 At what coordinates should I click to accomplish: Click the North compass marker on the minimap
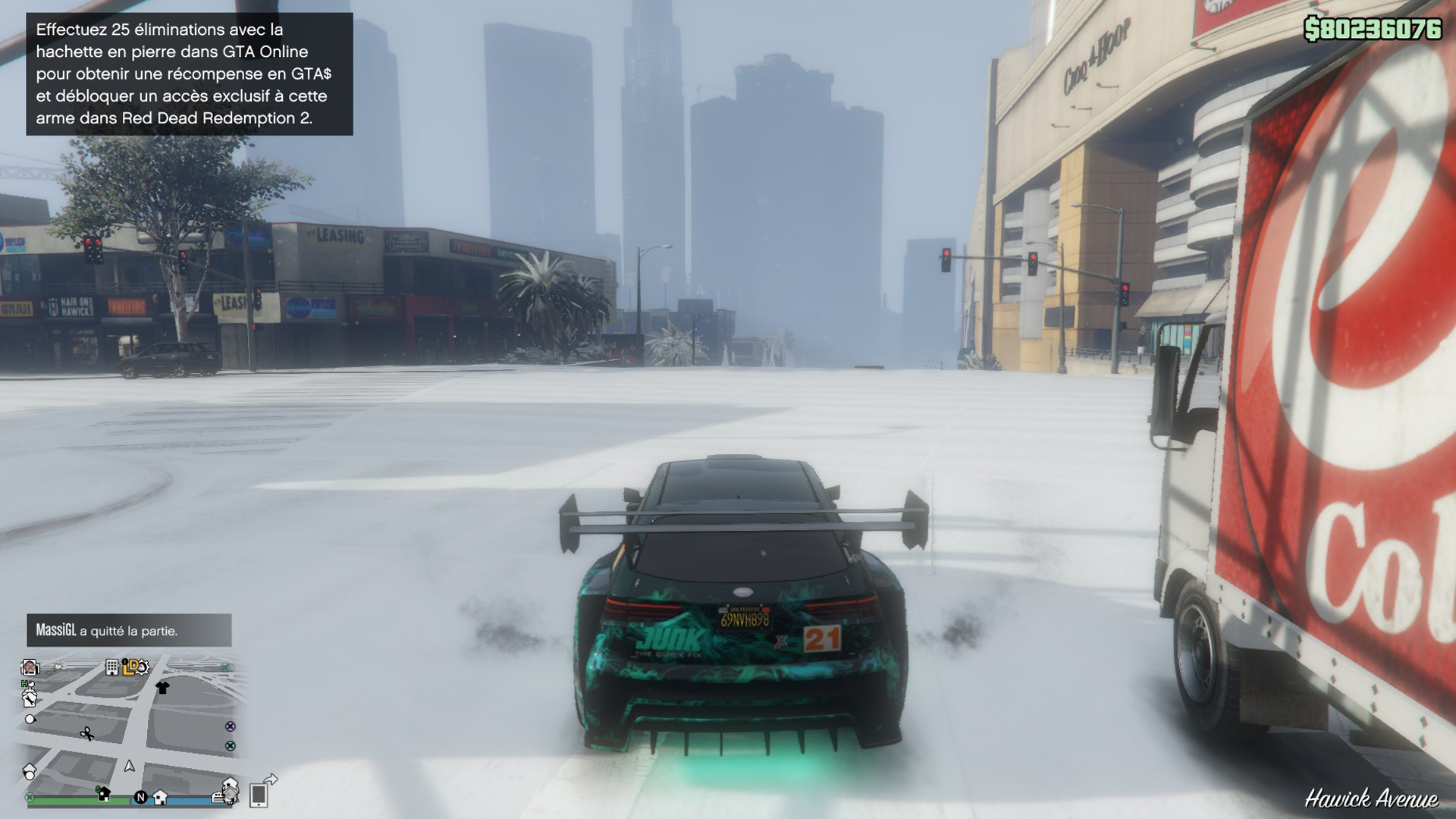(x=141, y=797)
